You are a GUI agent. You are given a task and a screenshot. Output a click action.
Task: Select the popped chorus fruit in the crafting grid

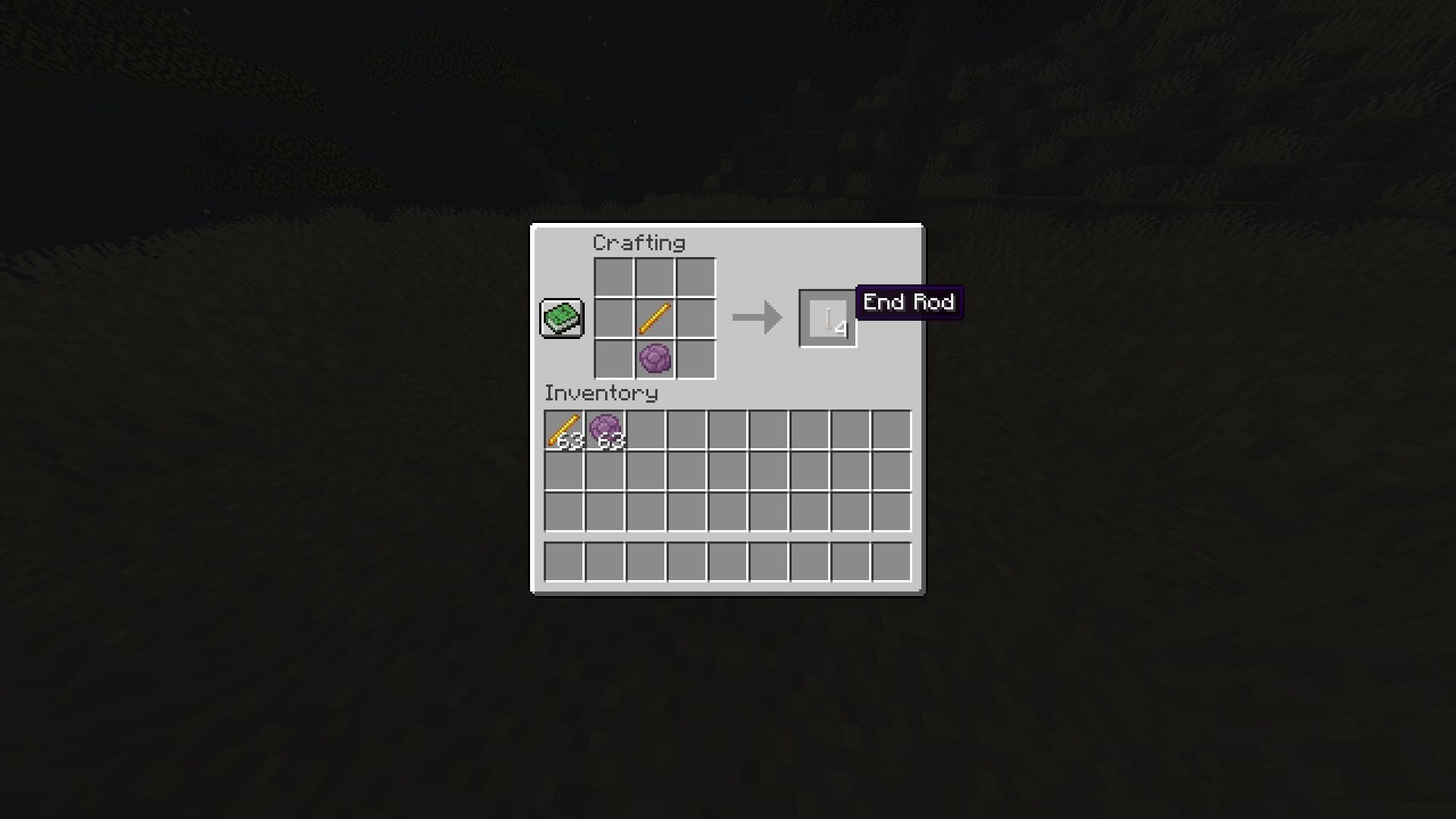(x=655, y=359)
